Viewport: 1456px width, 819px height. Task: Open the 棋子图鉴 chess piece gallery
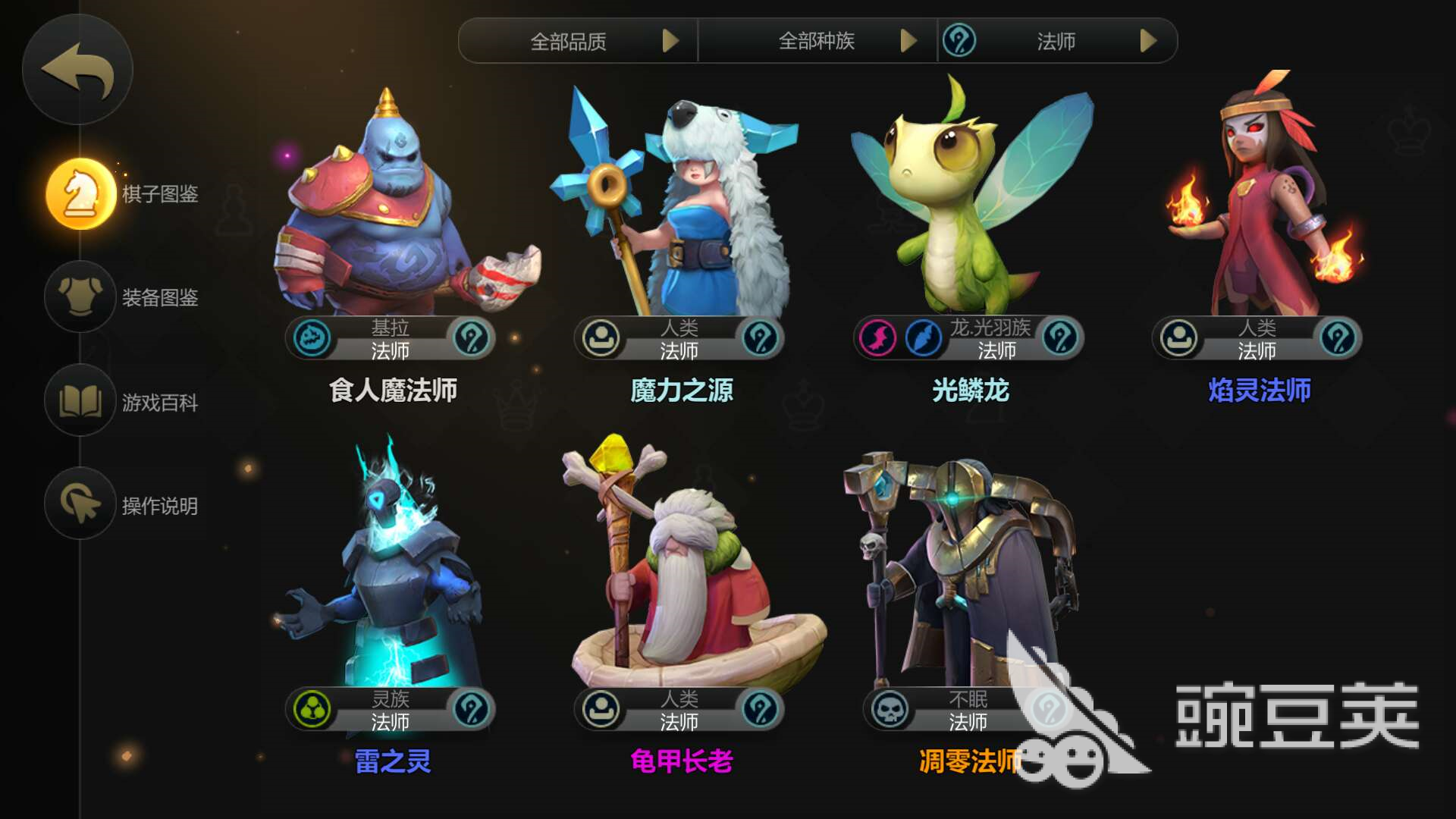point(81,194)
